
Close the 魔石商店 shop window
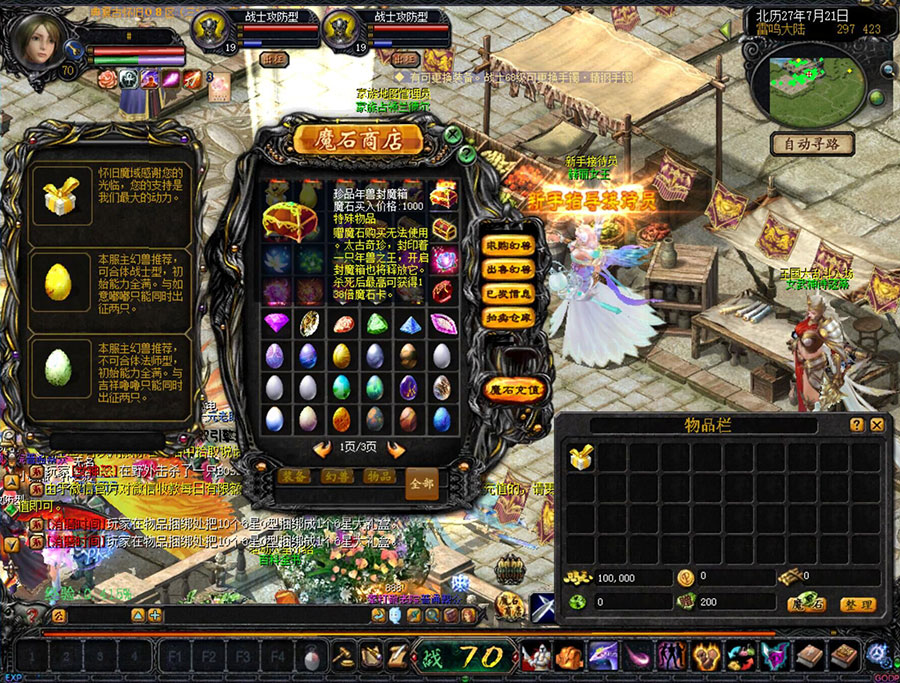click(x=453, y=134)
